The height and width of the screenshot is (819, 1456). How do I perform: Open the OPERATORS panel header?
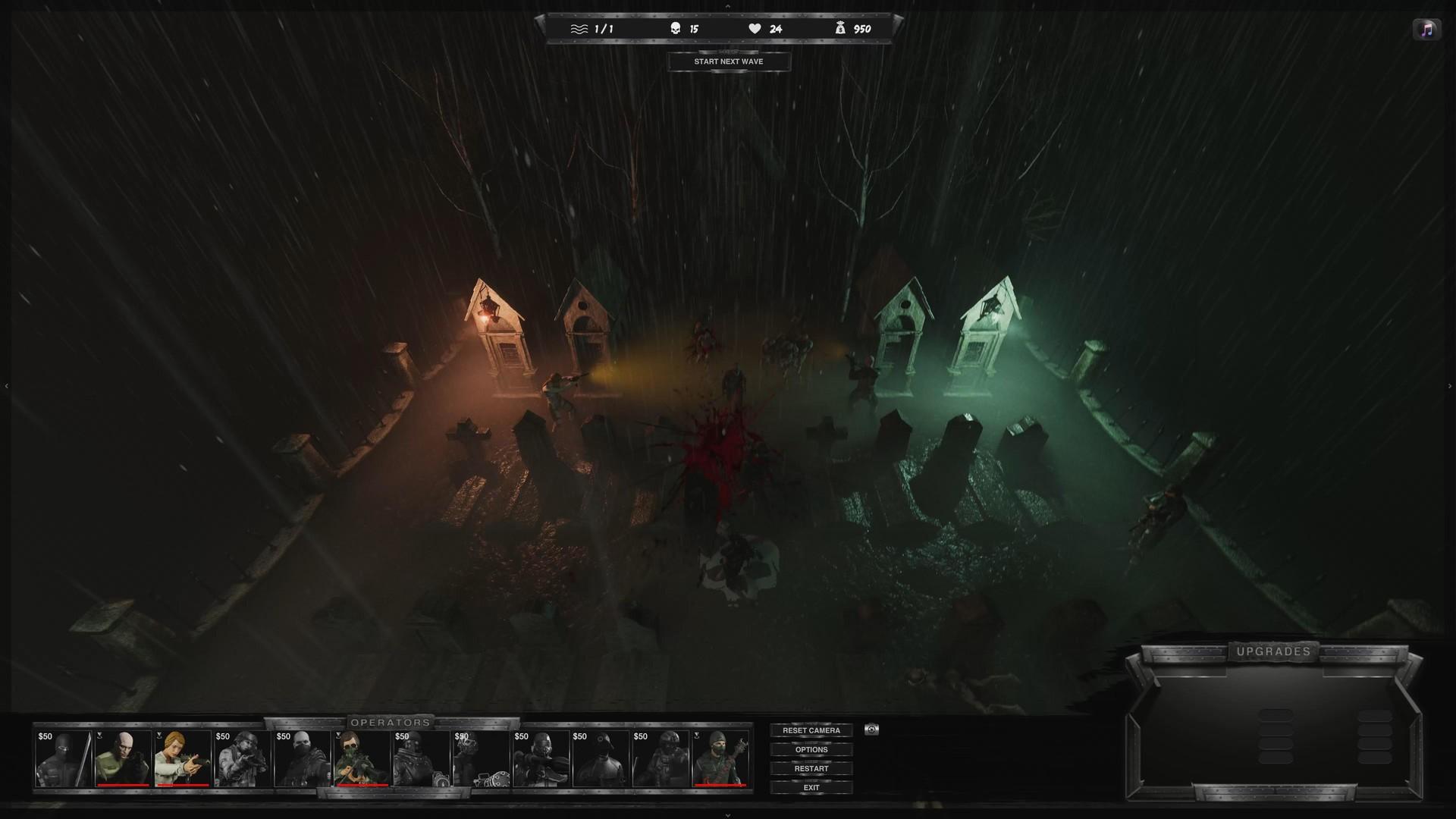(393, 723)
